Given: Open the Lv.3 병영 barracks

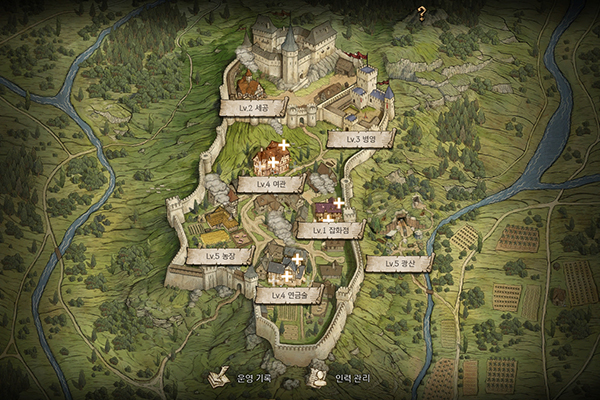Looking at the screenshot, I should click(x=360, y=139).
